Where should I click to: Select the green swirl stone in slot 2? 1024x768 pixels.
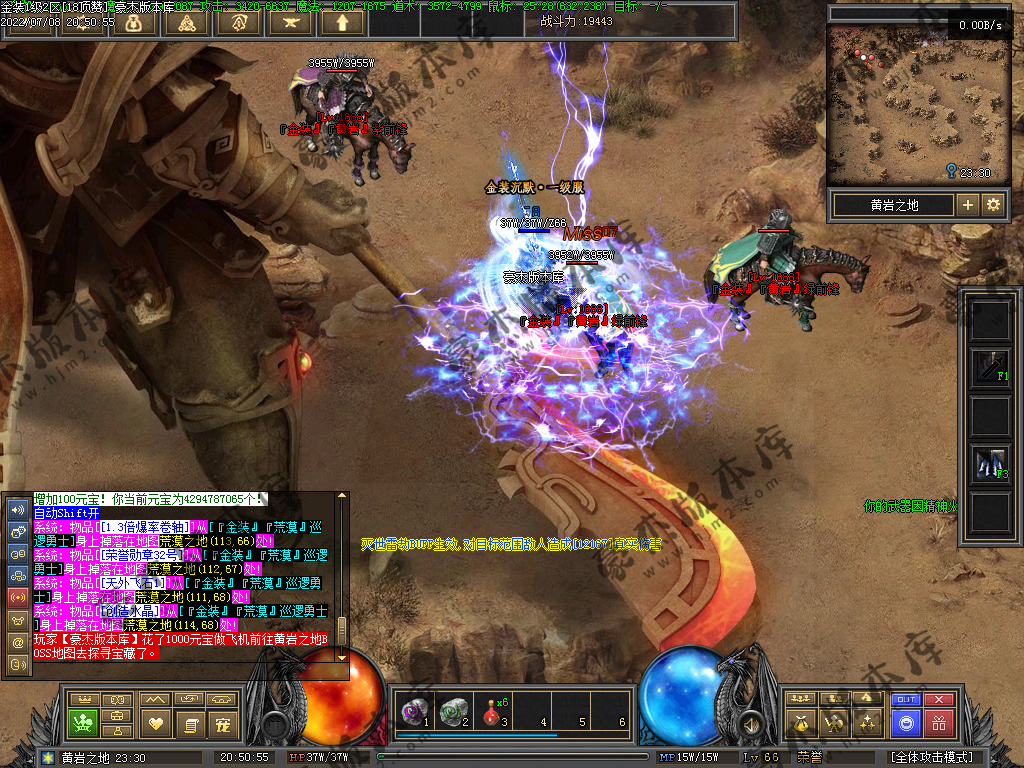point(452,711)
